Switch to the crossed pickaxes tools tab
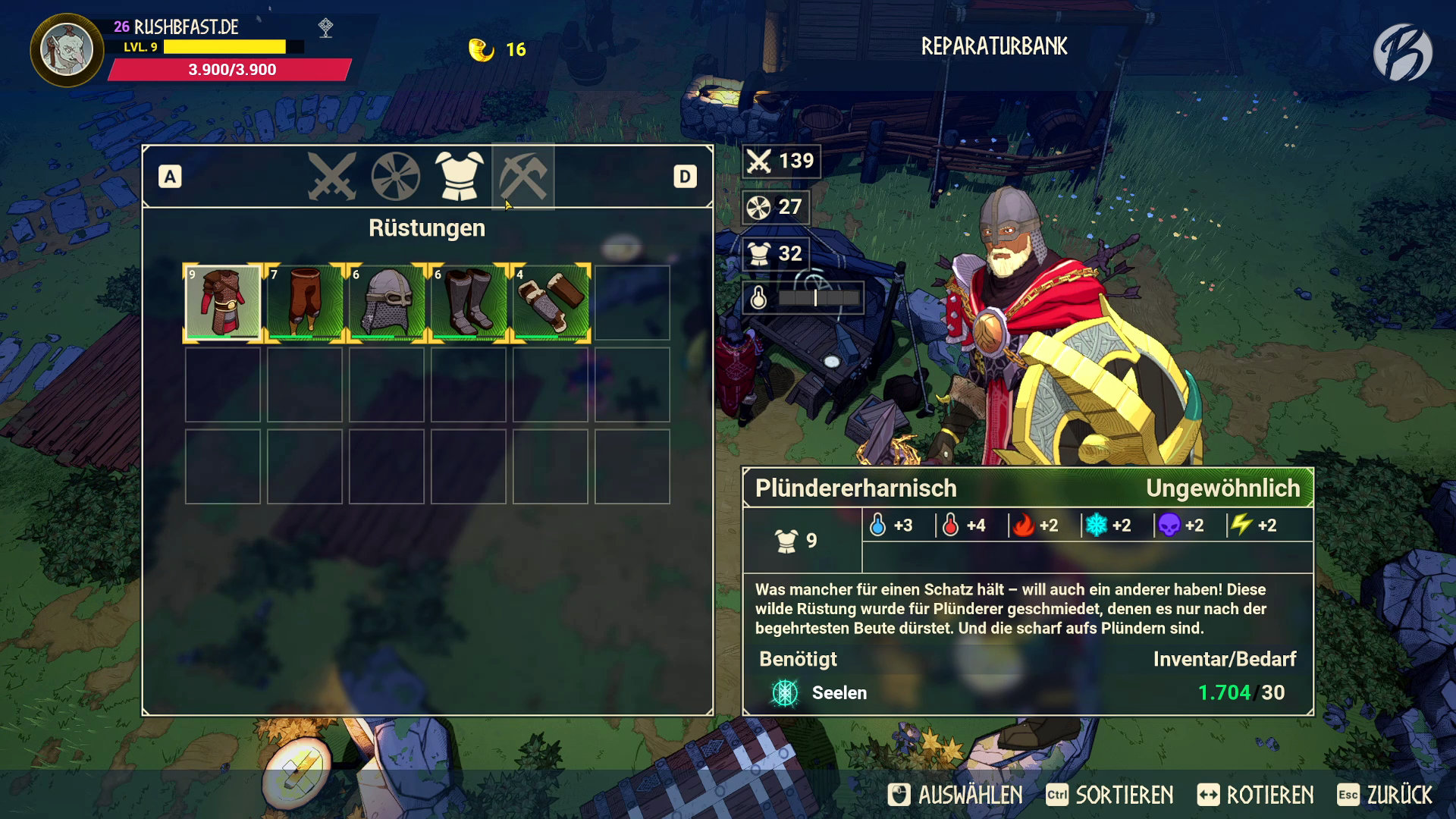 pyautogui.click(x=523, y=177)
